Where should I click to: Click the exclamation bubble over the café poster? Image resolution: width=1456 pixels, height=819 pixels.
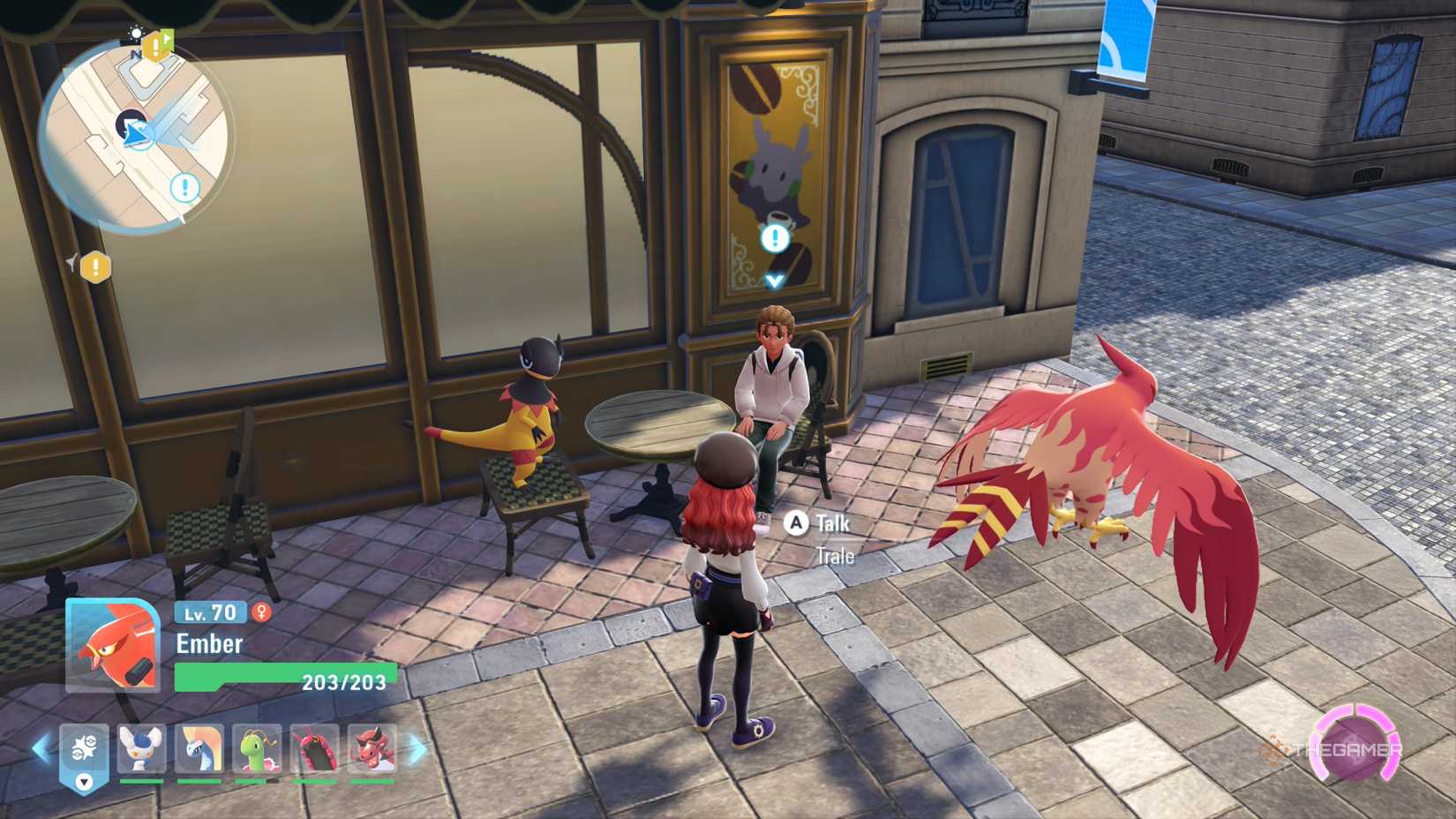coord(775,237)
